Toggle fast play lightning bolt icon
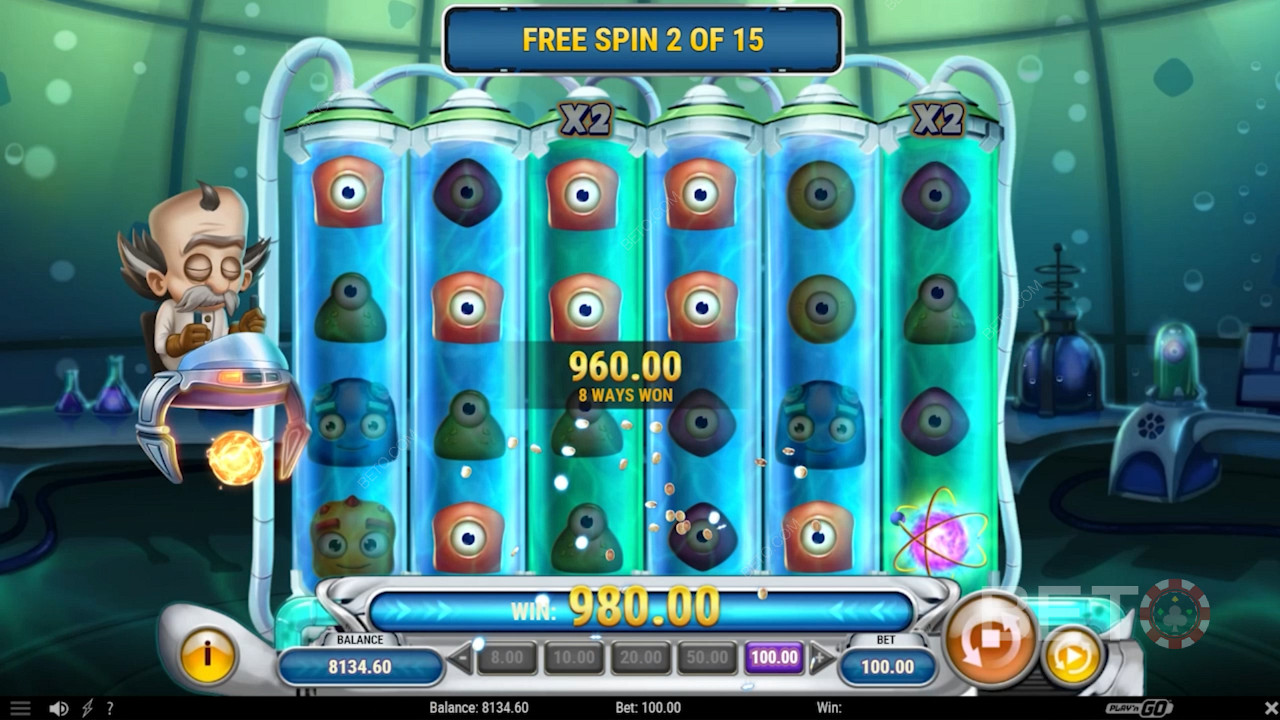1280x720 pixels. [x=87, y=708]
